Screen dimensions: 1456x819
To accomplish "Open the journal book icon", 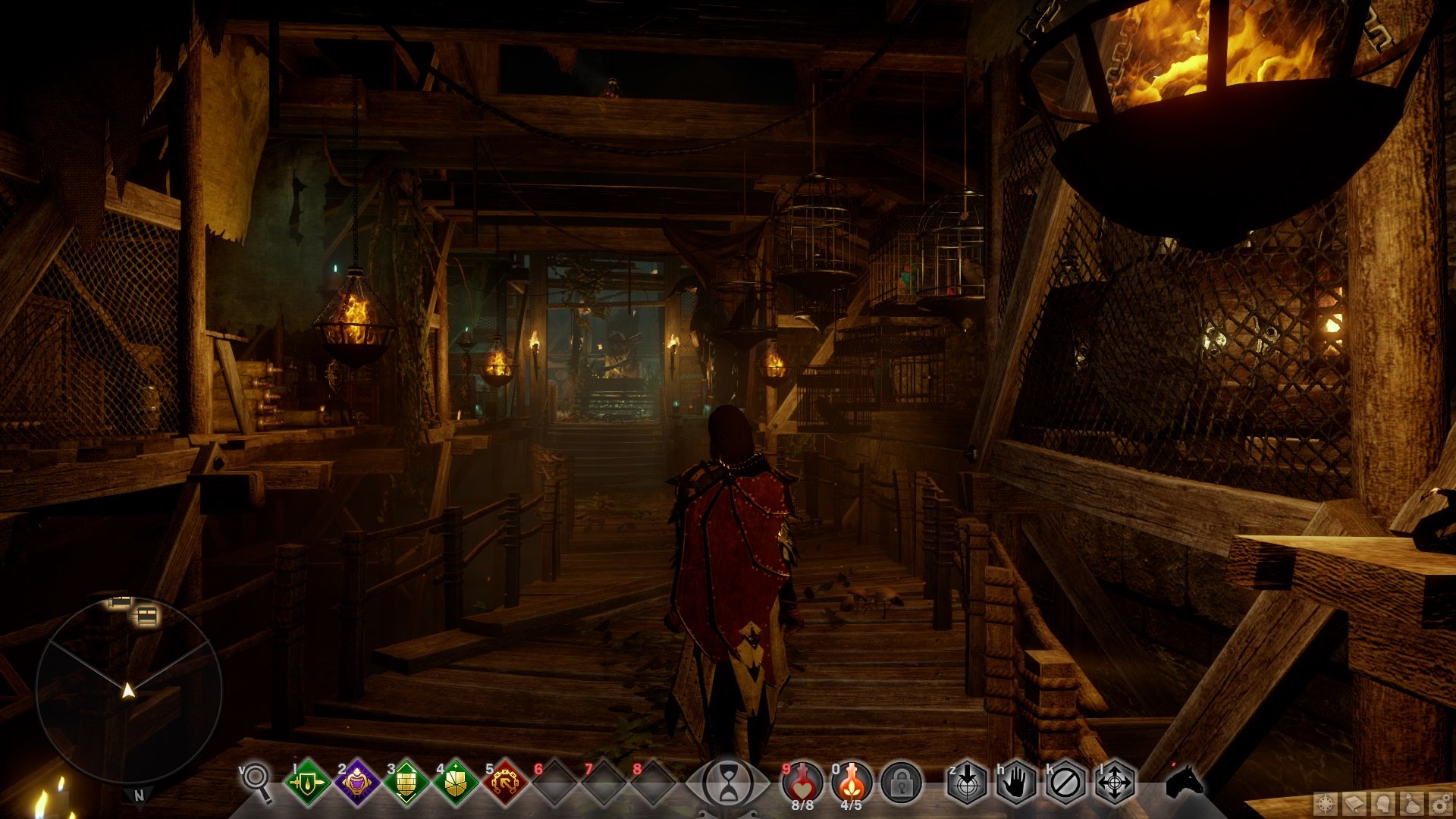I will [1355, 803].
